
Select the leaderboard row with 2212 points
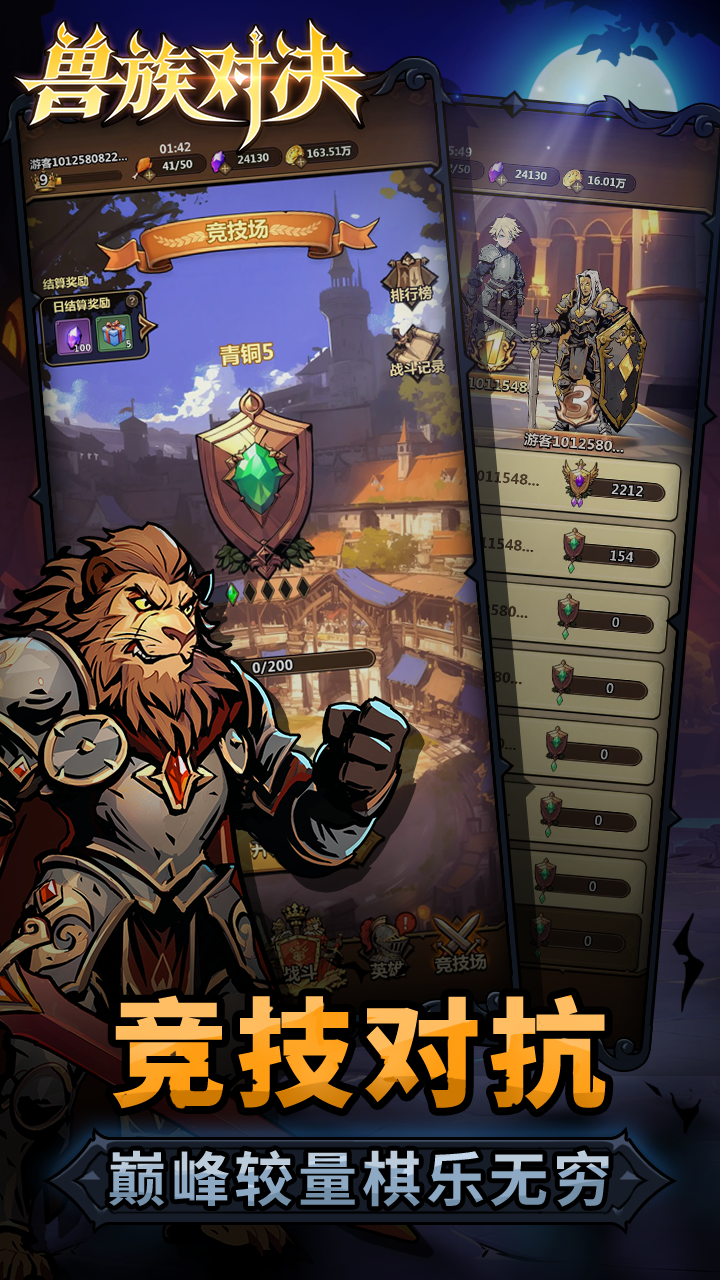[580, 486]
